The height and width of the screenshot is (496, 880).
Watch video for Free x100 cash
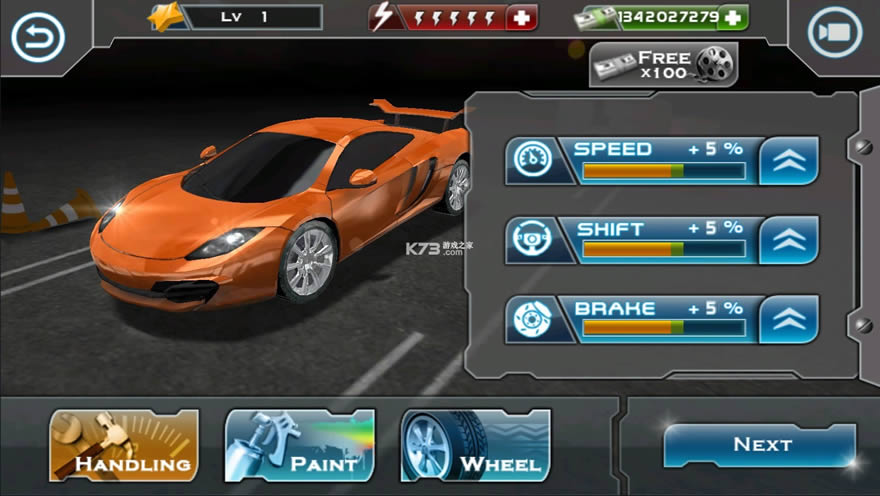point(664,65)
